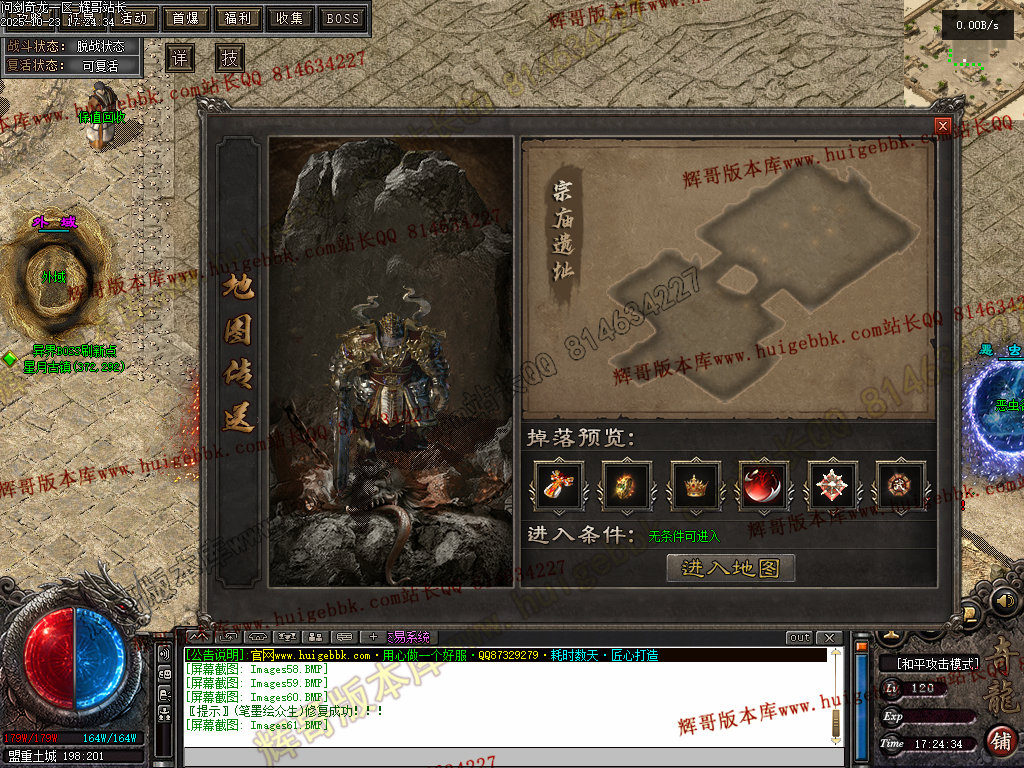Open the 福利 welfare menu

pyautogui.click(x=238, y=18)
